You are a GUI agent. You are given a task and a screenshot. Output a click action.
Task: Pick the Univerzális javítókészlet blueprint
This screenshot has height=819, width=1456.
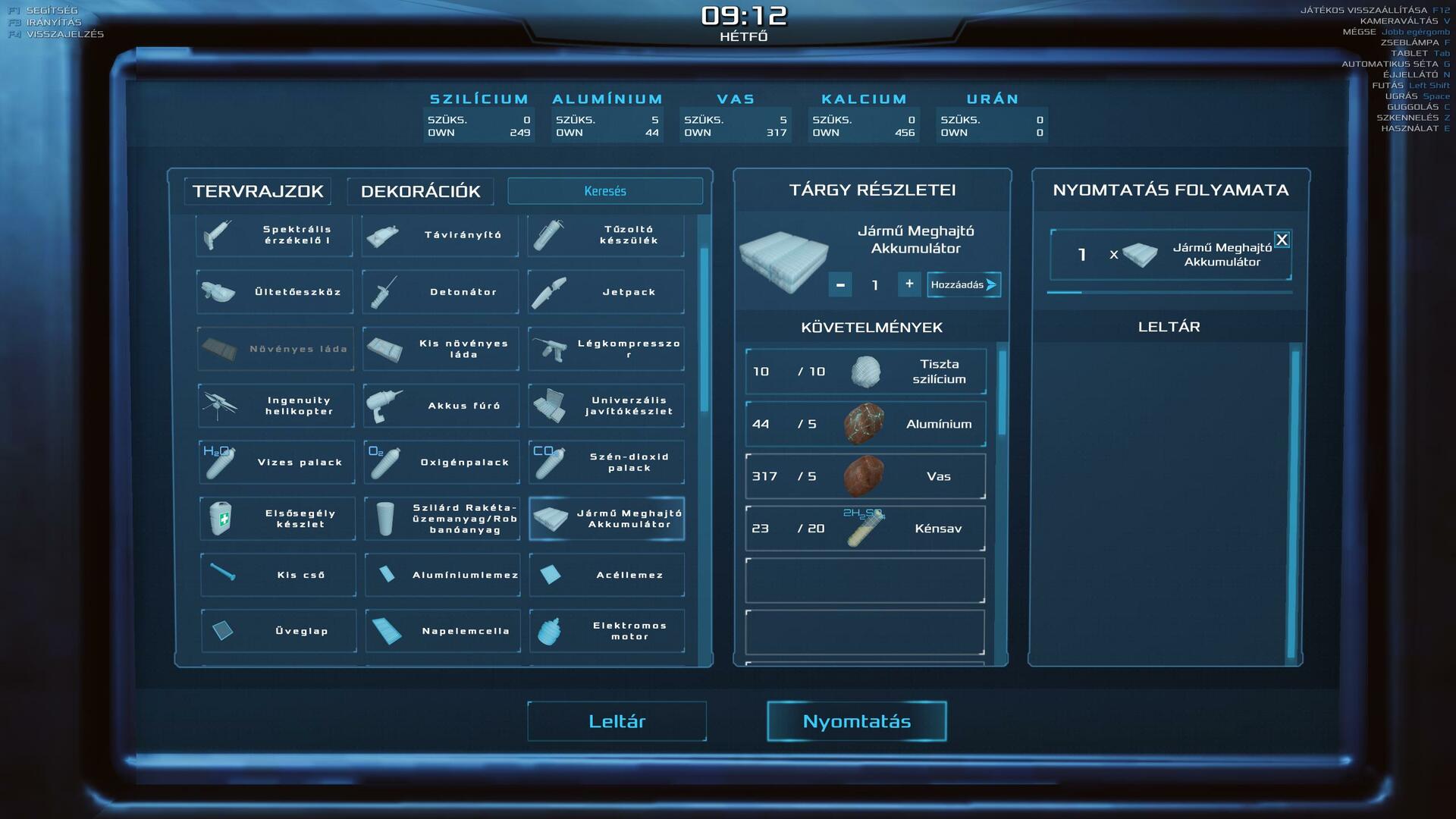coord(606,406)
